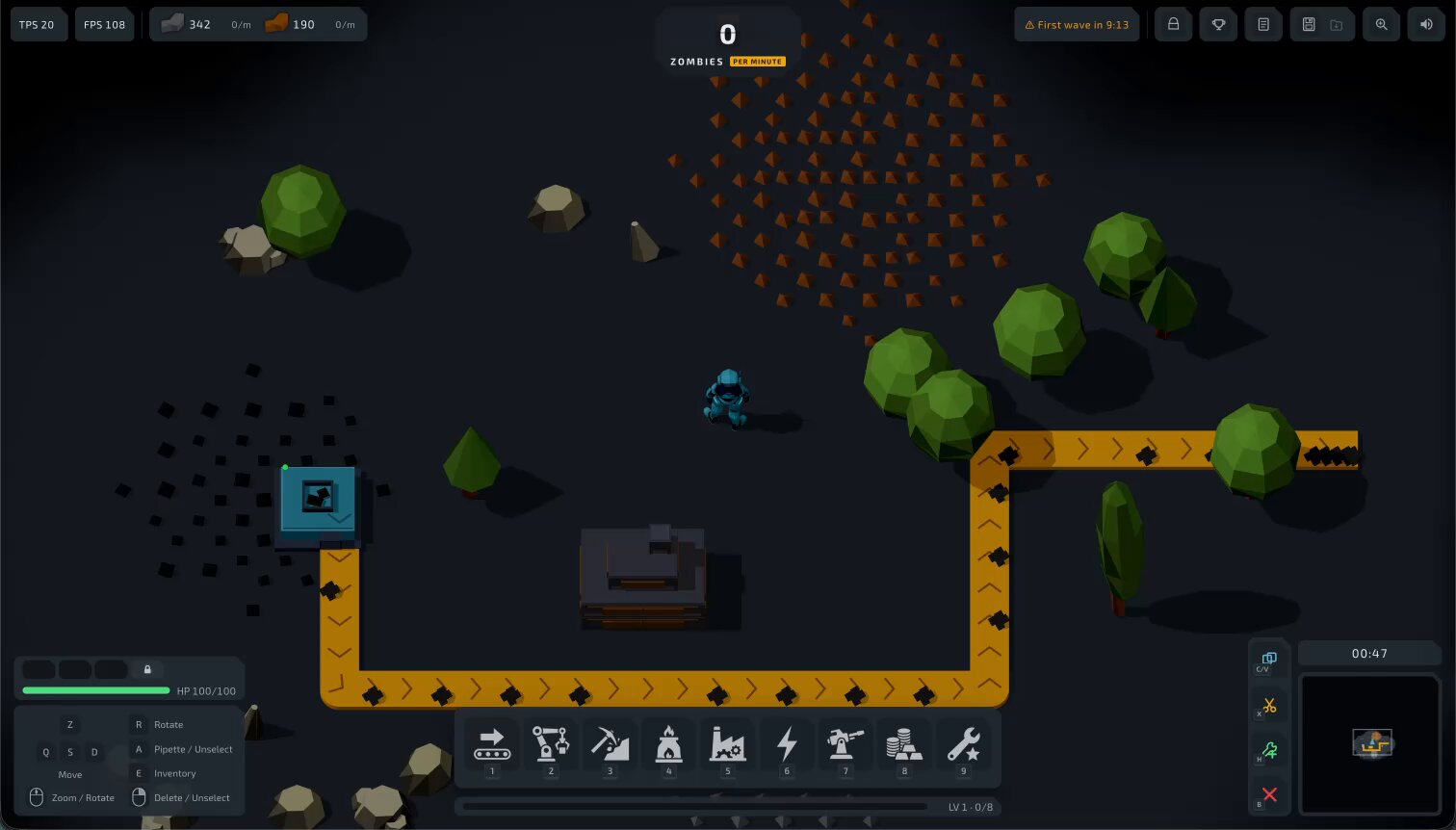
Task: Activate the copy/paste tool
Action: pyautogui.click(x=1269, y=660)
